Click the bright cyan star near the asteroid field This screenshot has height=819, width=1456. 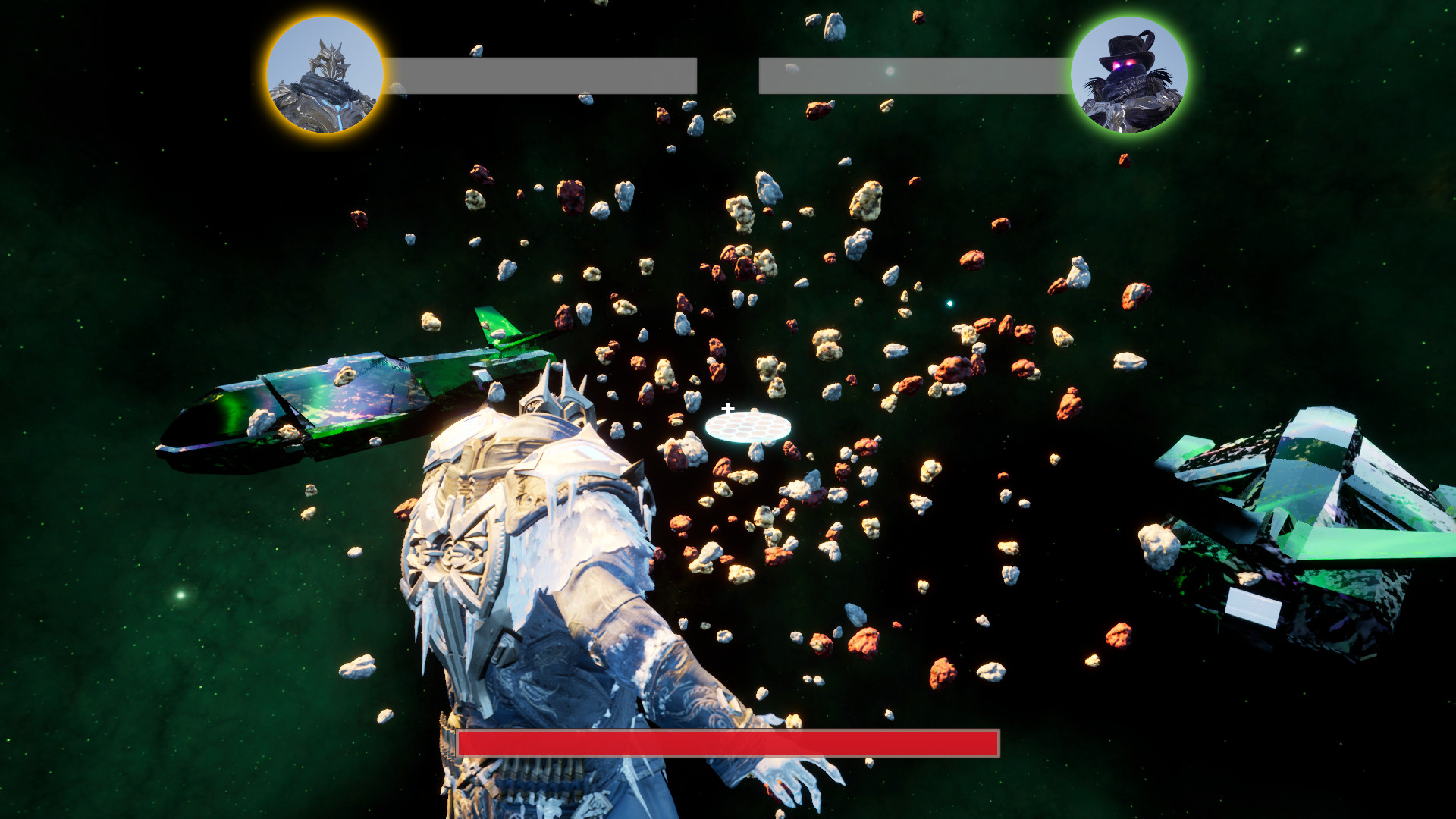(x=950, y=302)
